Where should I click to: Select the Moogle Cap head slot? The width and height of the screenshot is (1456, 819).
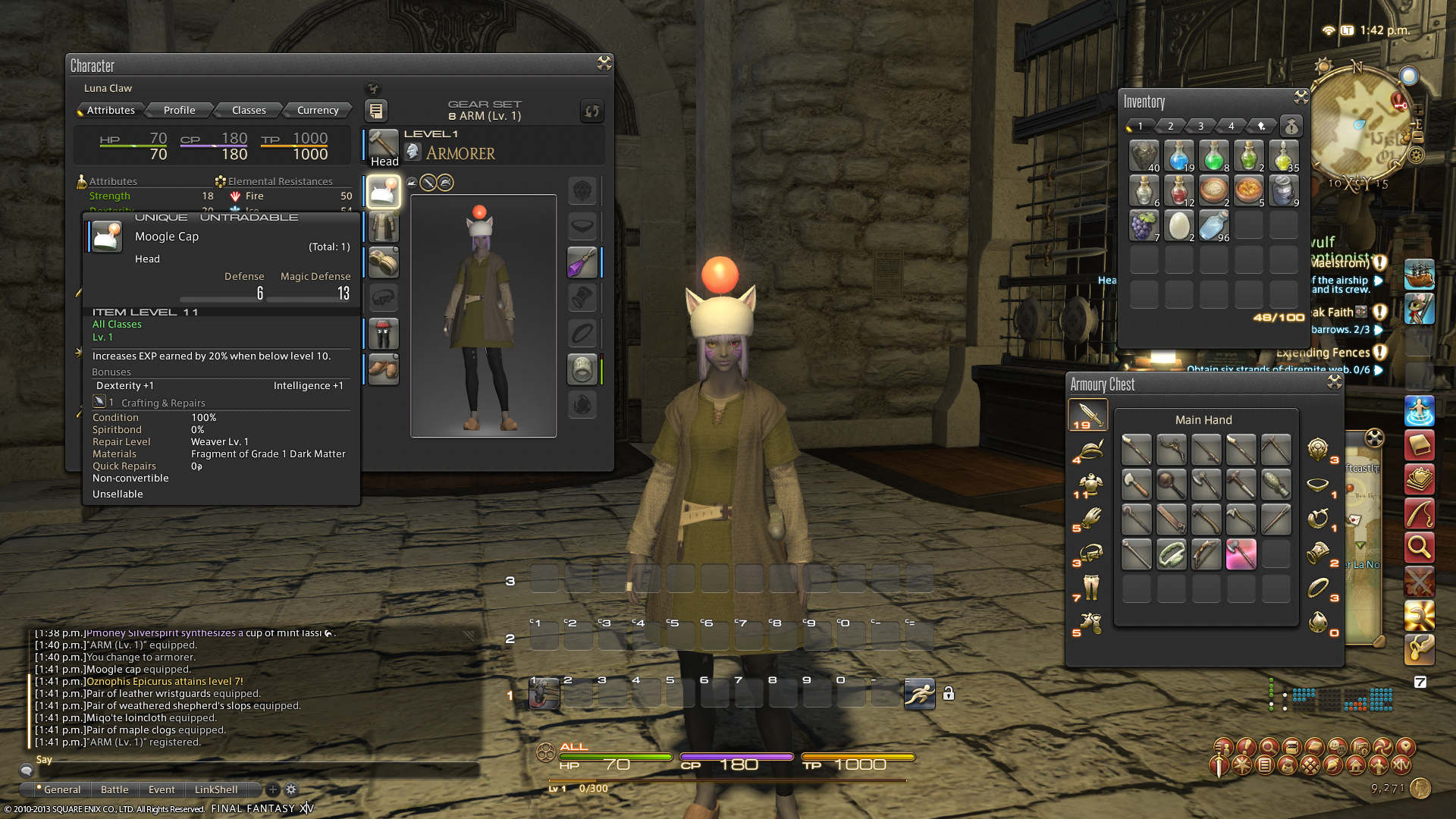coord(384,191)
